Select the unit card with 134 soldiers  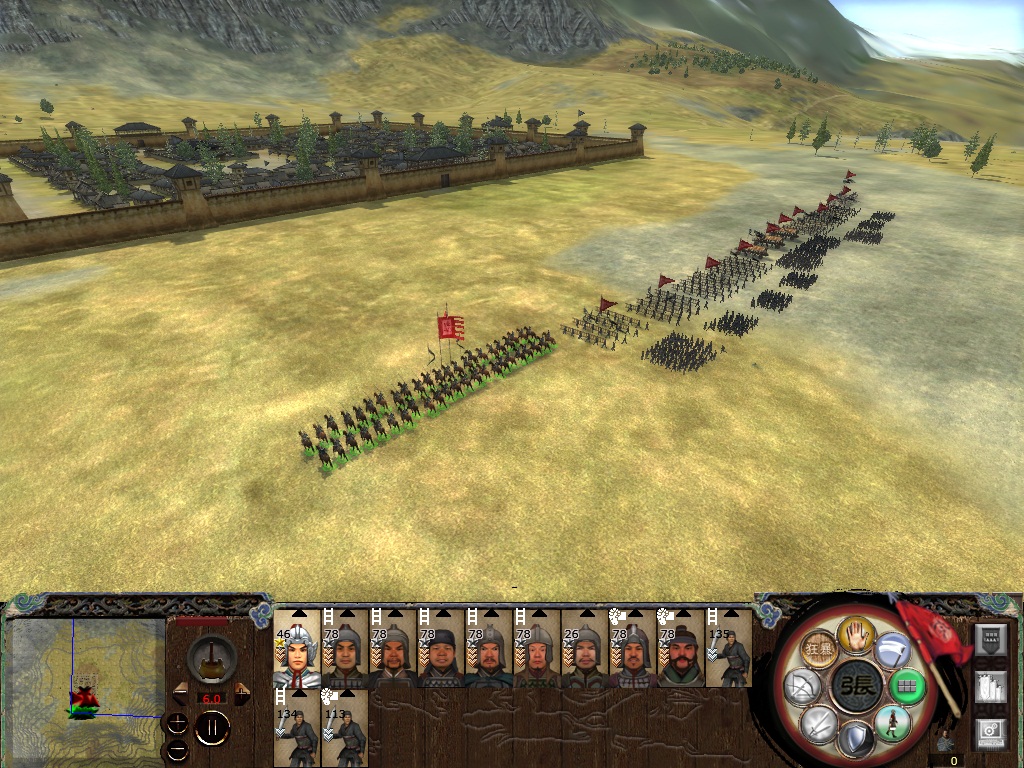(x=297, y=728)
